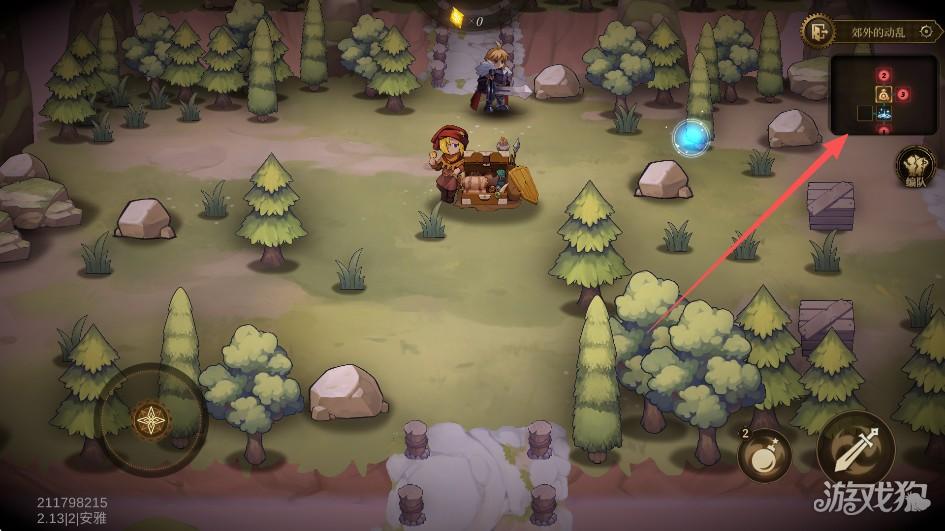Open settings via the gear icon
Viewport: 945px width, 531px height.
click(x=926, y=31)
